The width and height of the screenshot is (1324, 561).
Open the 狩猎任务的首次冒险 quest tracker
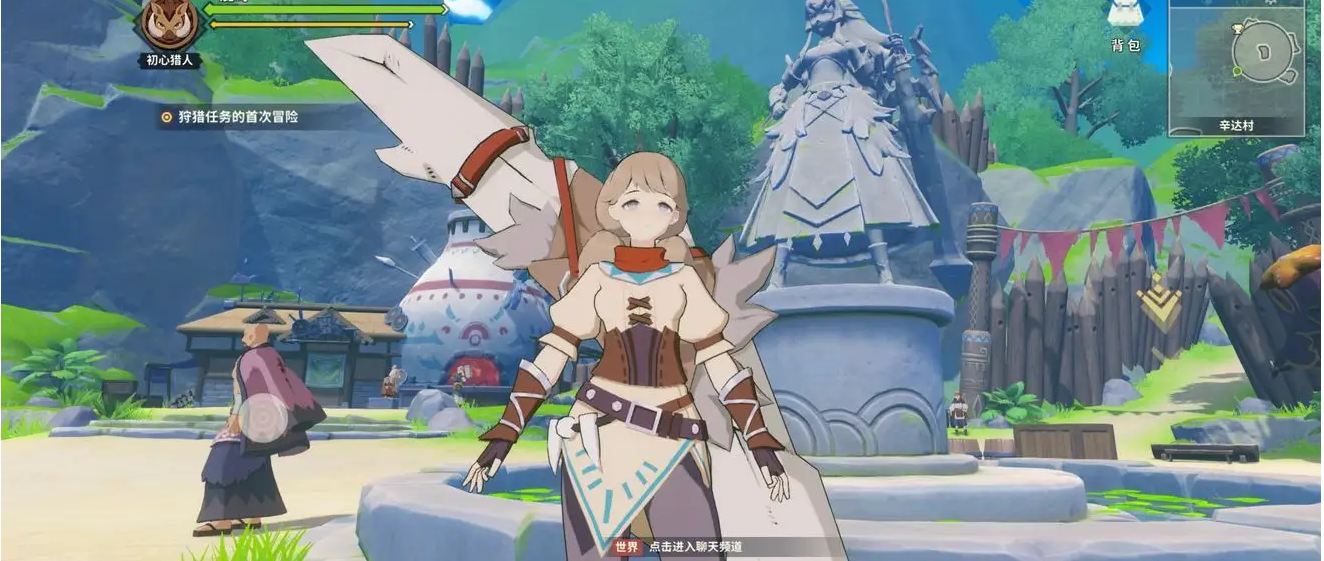(x=231, y=117)
